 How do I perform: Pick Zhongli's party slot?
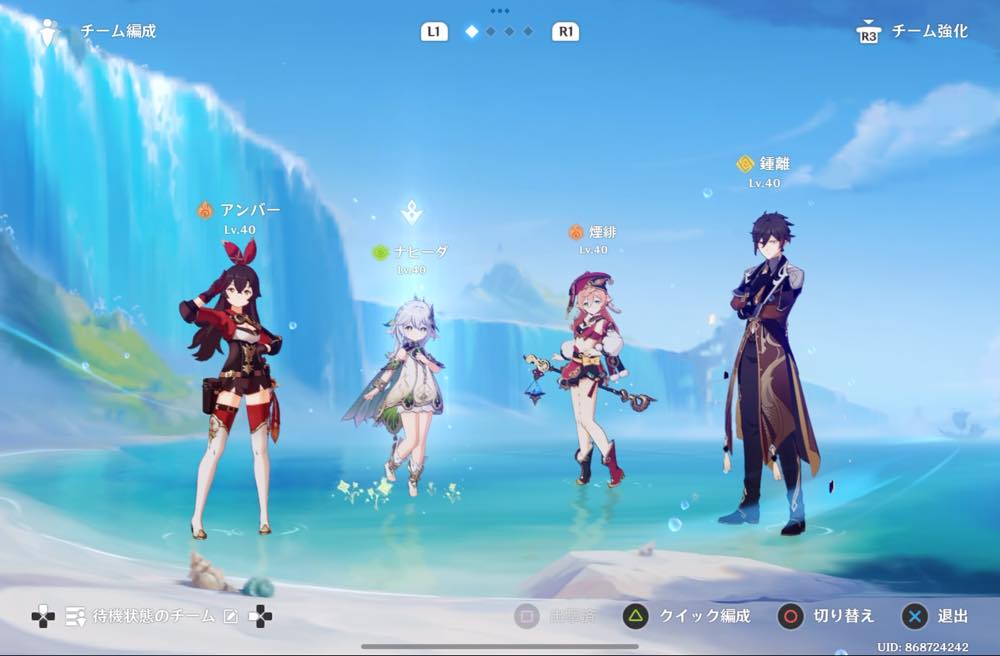coord(766,370)
